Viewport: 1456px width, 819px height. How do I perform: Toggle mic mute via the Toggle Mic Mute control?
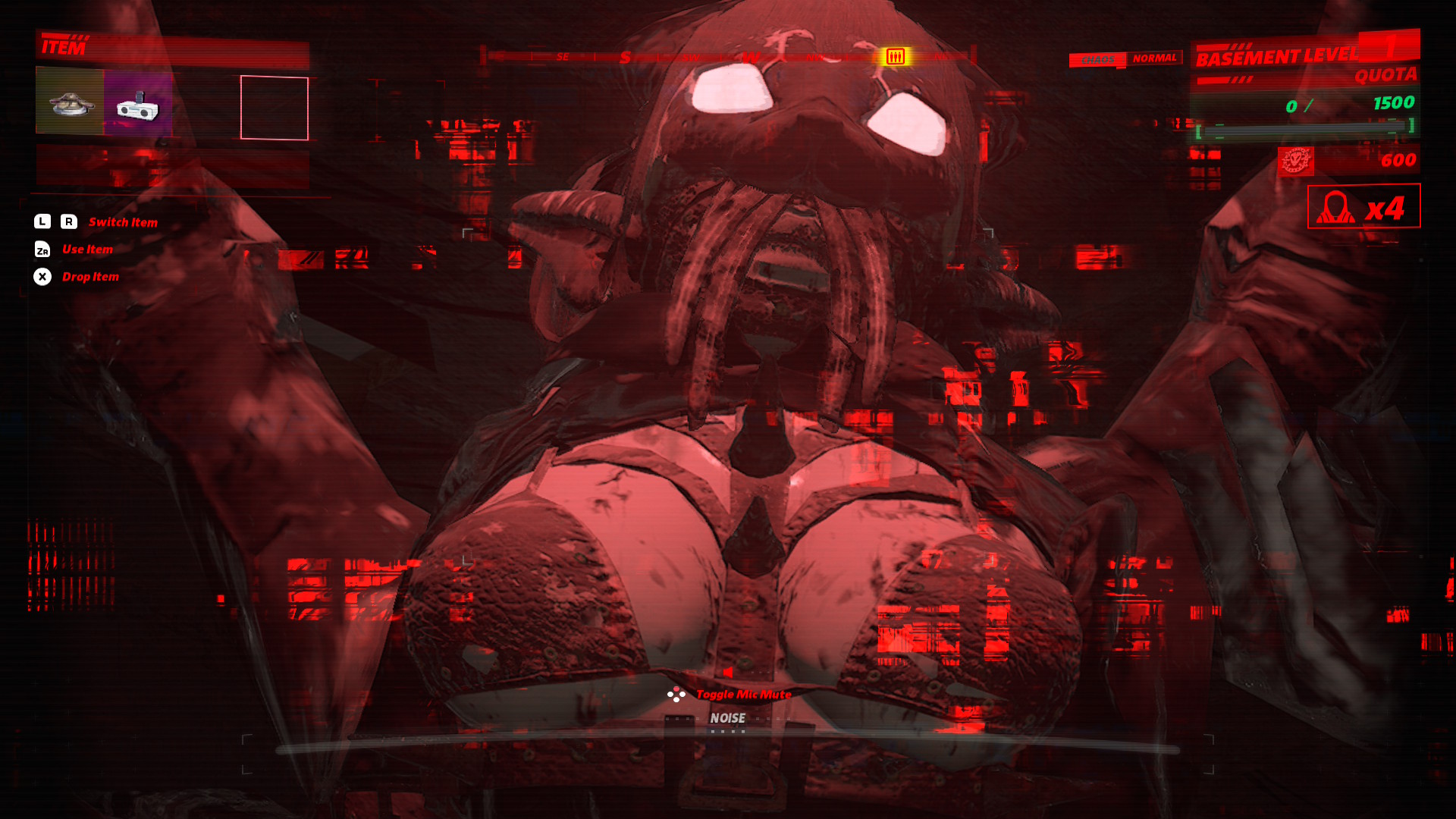pos(744,694)
